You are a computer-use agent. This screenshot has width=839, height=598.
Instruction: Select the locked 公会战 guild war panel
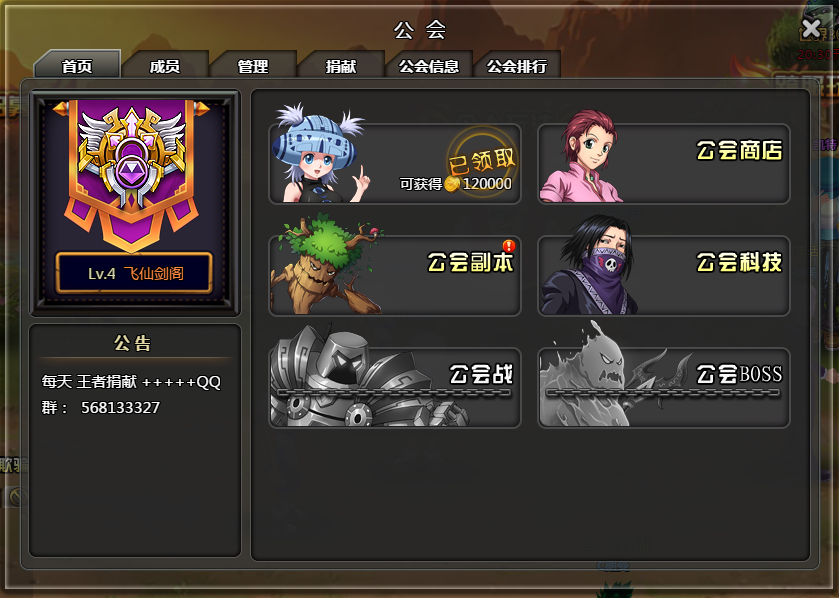tap(395, 387)
